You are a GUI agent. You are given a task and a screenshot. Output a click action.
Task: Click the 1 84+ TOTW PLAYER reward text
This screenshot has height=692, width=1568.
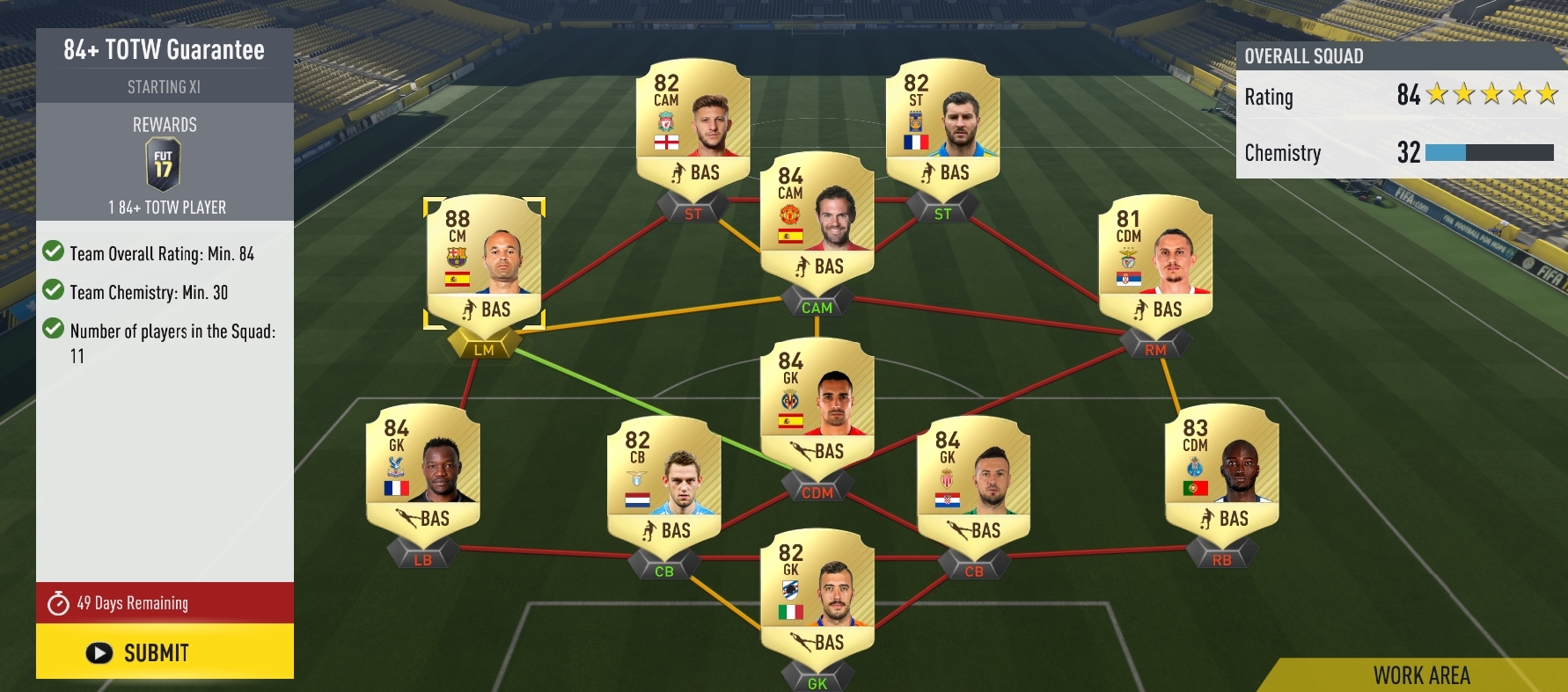(164, 207)
